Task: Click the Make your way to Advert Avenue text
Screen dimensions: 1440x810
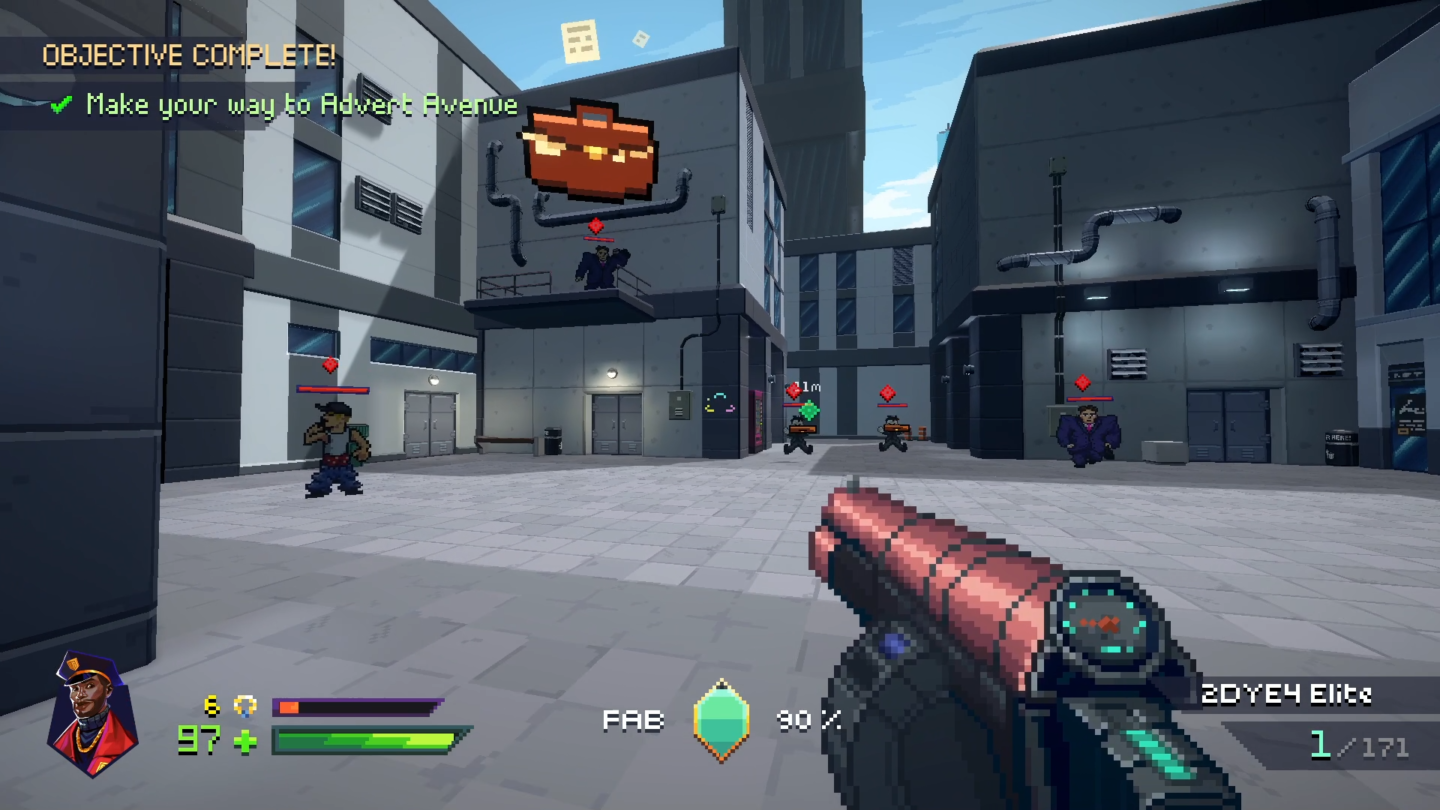Action: point(305,104)
